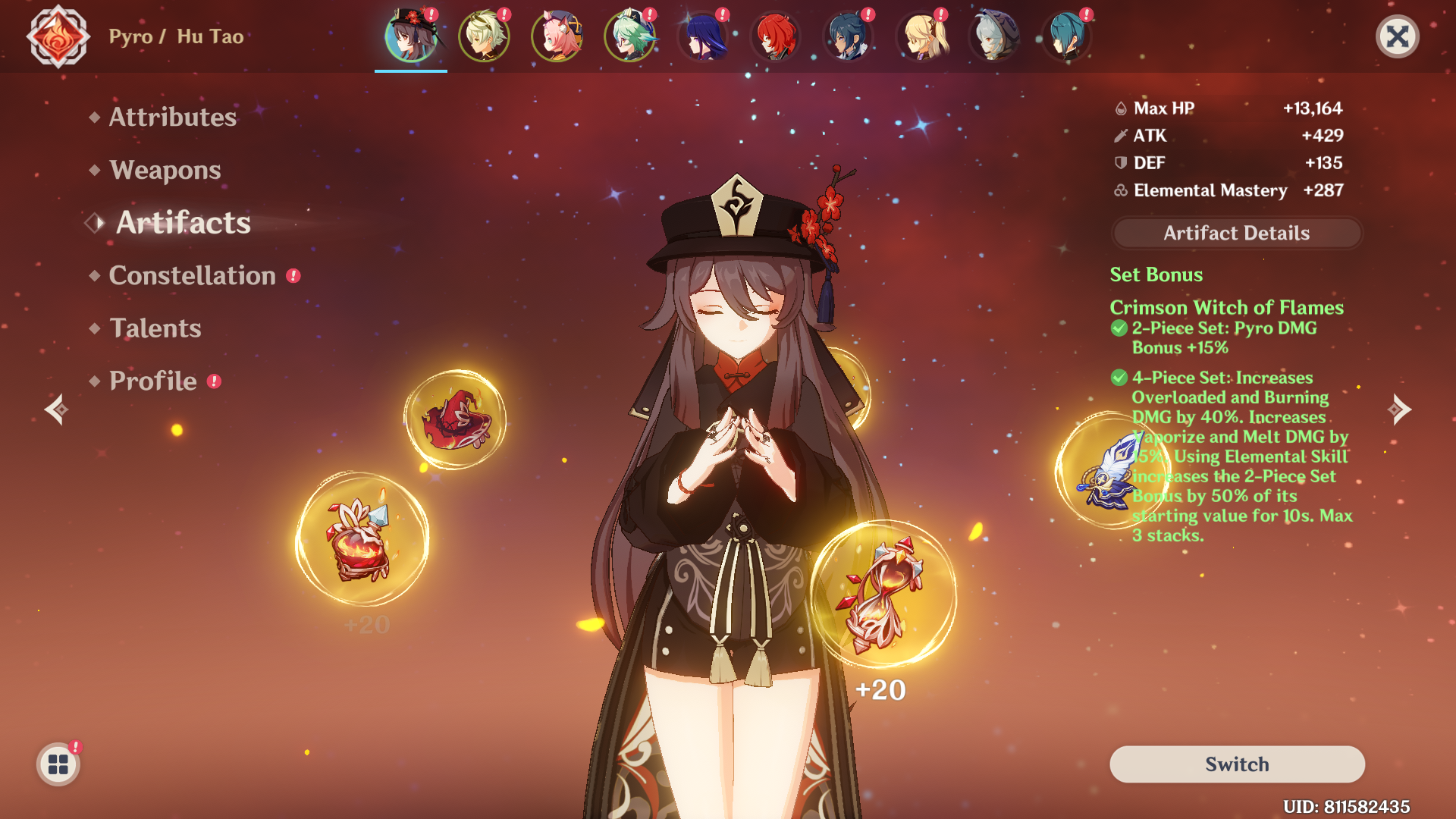Screen dimensions: 1456x819
Task: Open the four-square grid menu icon
Action: [58, 764]
